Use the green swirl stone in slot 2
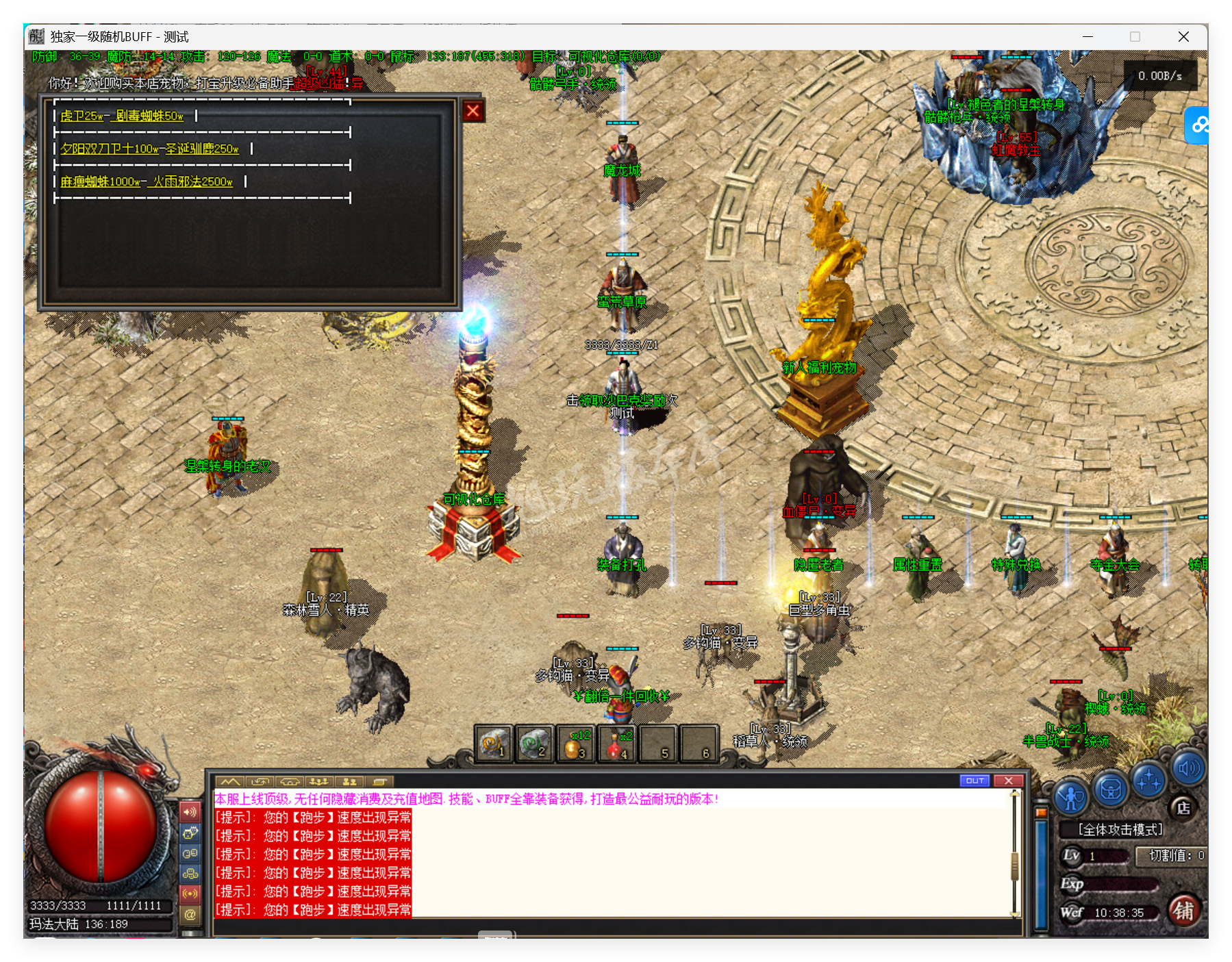The image size is (1232, 962). [534, 744]
